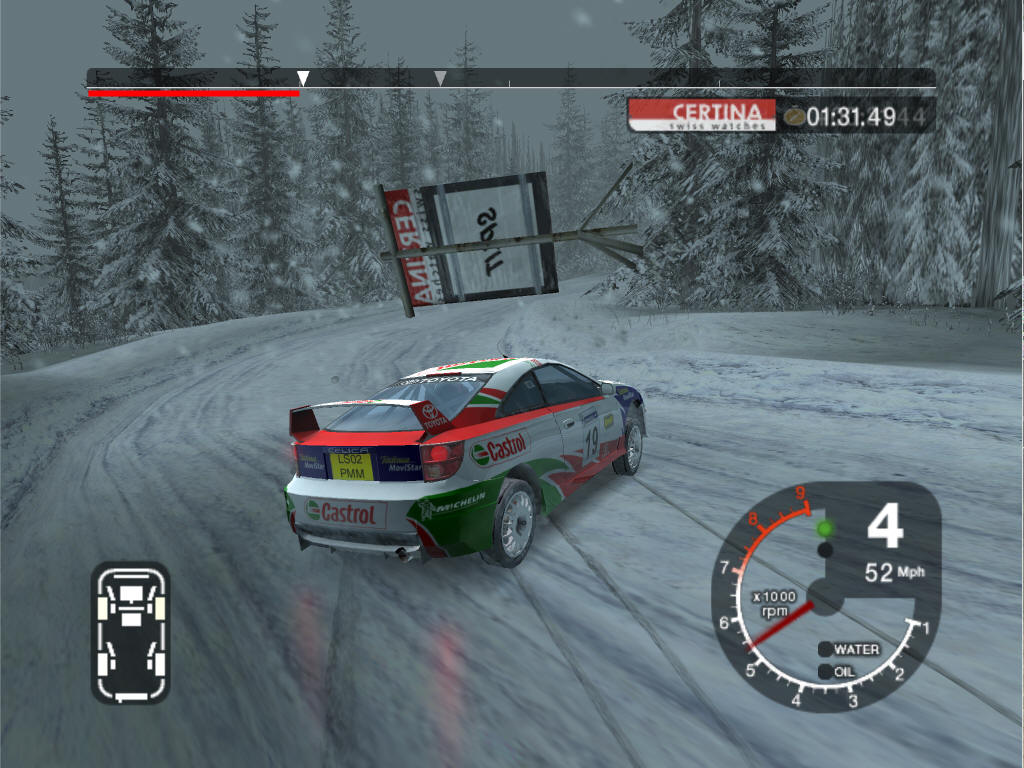Click the OIL warning light

826,672
